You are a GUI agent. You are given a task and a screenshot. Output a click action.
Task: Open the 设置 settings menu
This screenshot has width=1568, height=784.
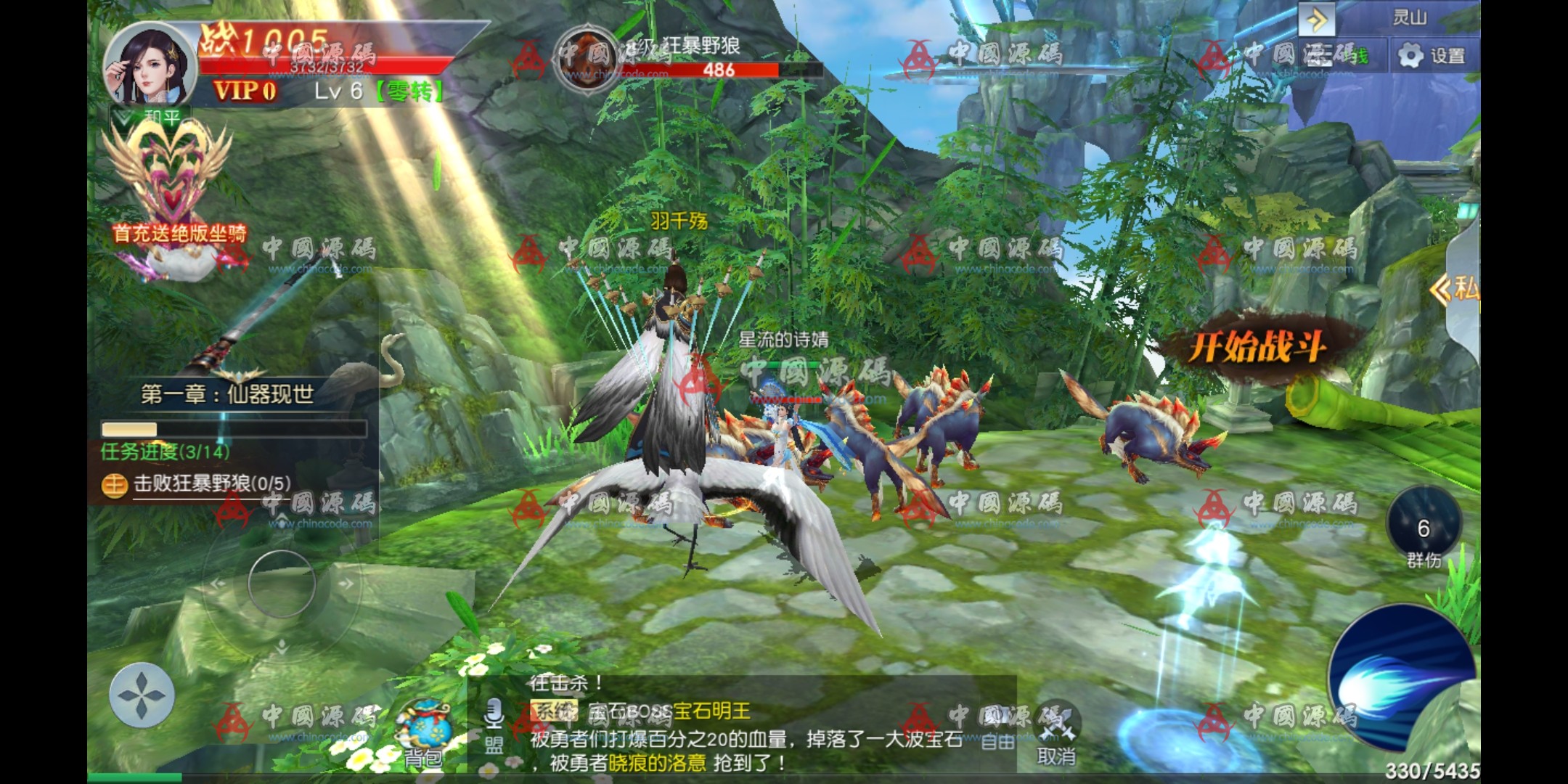(x=1433, y=56)
